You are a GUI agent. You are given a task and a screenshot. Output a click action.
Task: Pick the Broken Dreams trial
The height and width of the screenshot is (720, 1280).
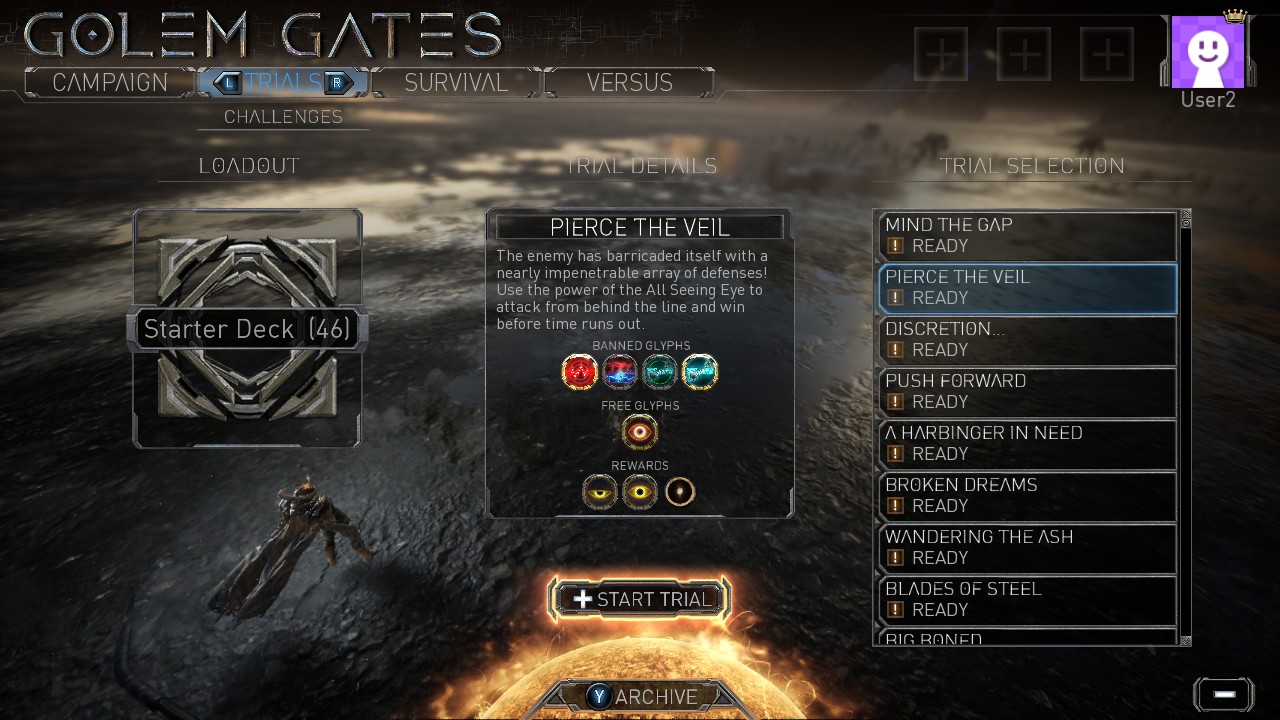click(x=1027, y=495)
